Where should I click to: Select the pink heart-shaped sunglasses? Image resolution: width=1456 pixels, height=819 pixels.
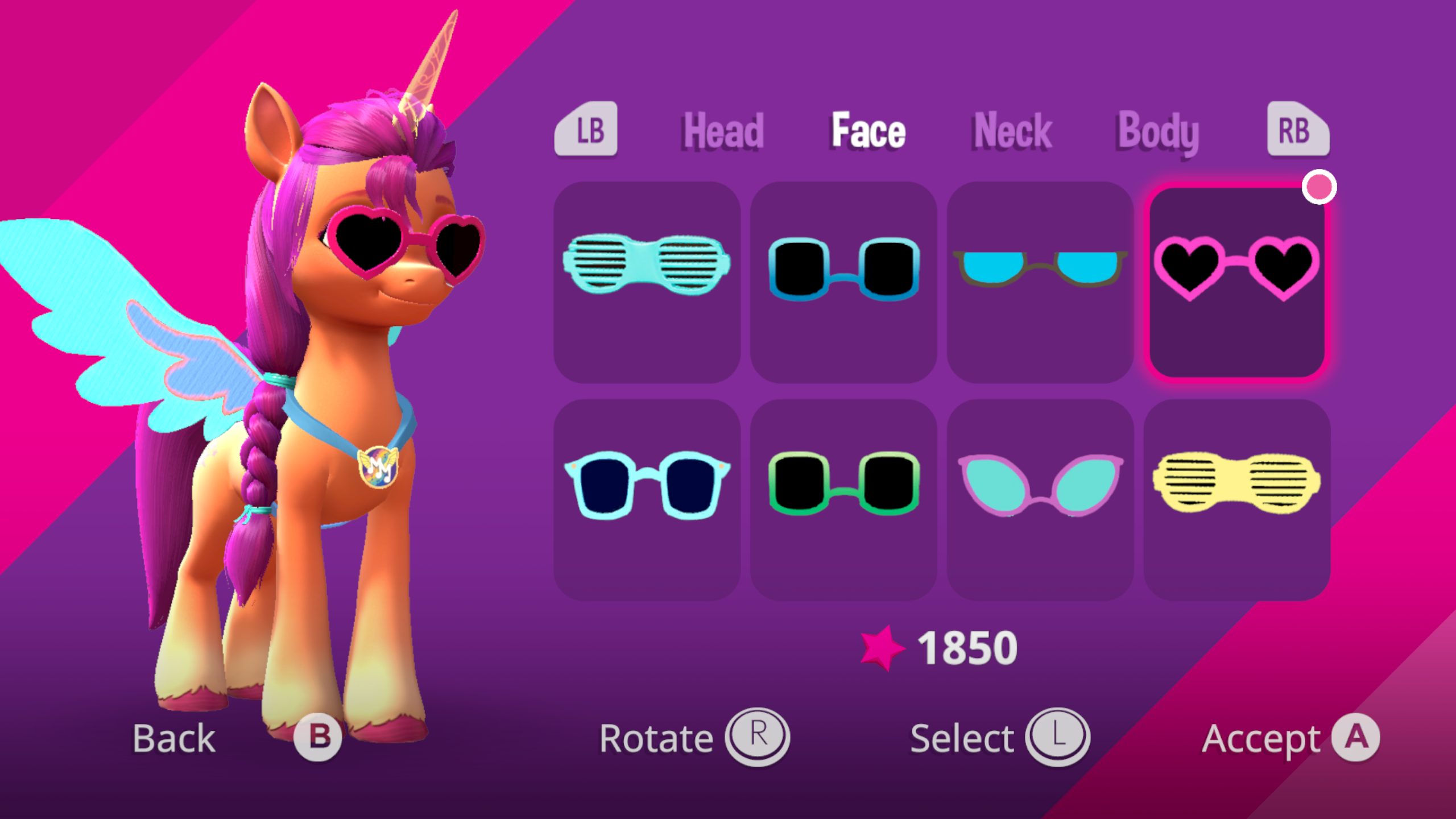click(1237, 282)
